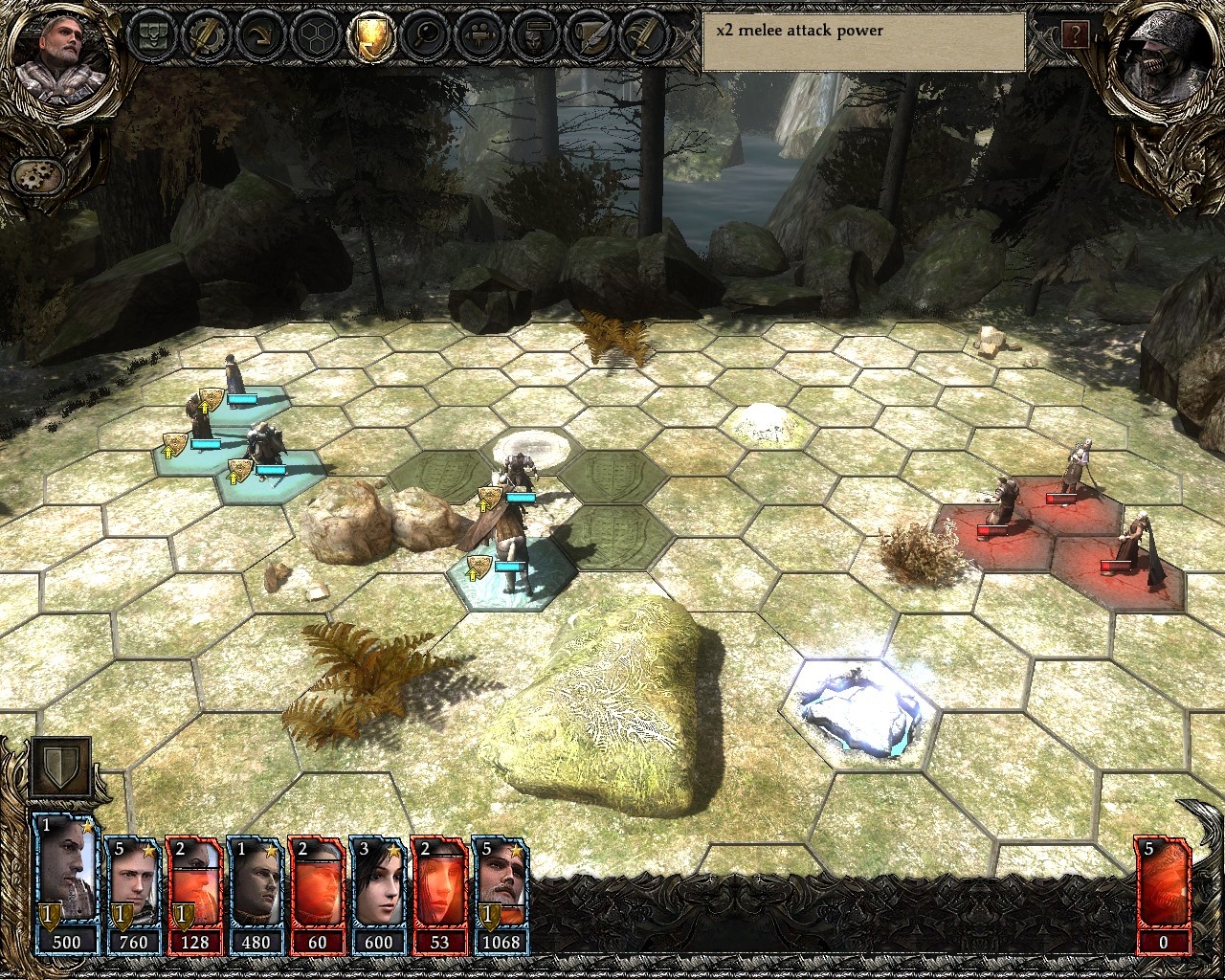Click the sword and gear icon
Screen dimensions: 1225x980
(205, 36)
